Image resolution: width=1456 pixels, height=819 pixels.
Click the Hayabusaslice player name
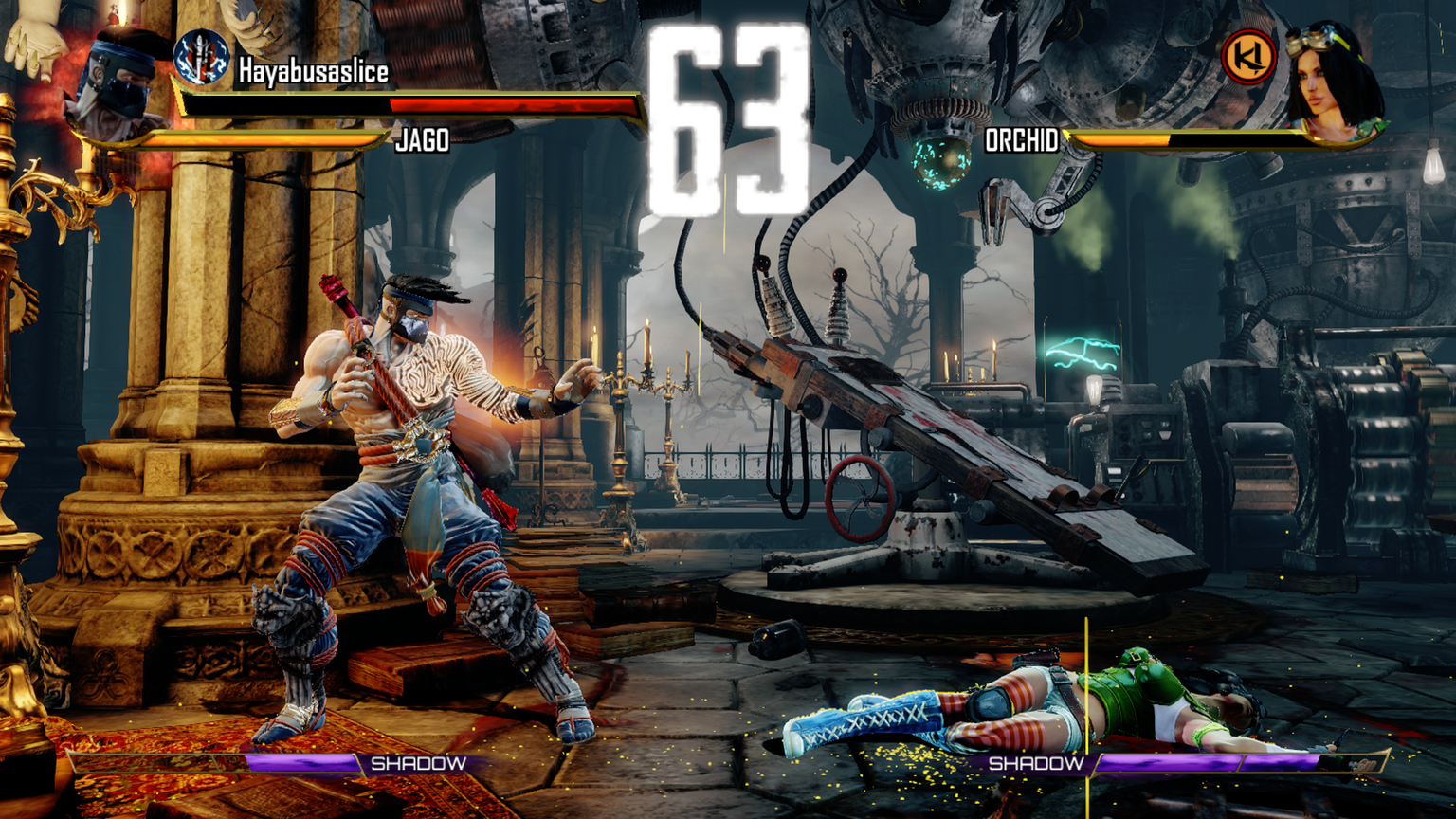pyautogui.click(x=314, y=71)
